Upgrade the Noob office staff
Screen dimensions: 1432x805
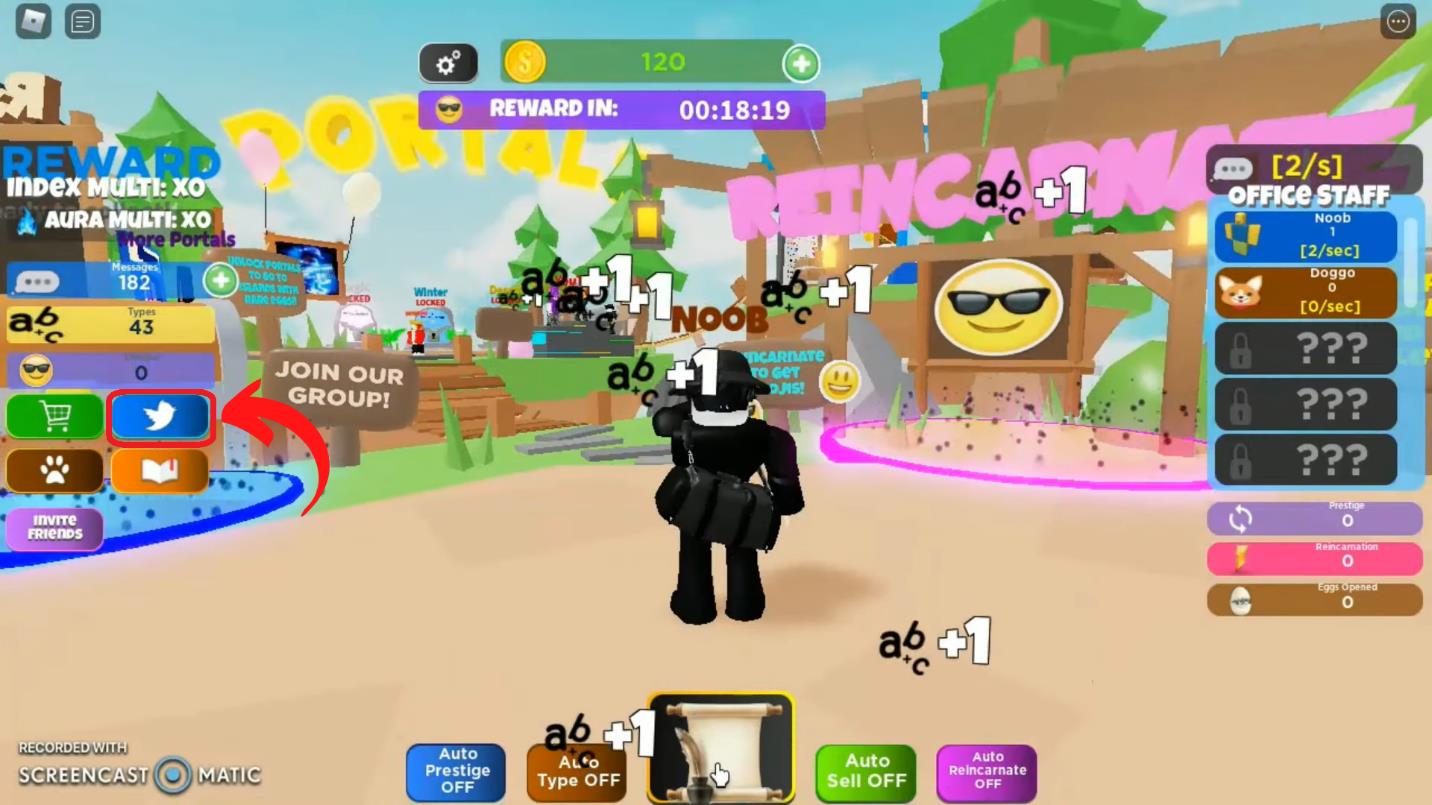pos(1305,235)
